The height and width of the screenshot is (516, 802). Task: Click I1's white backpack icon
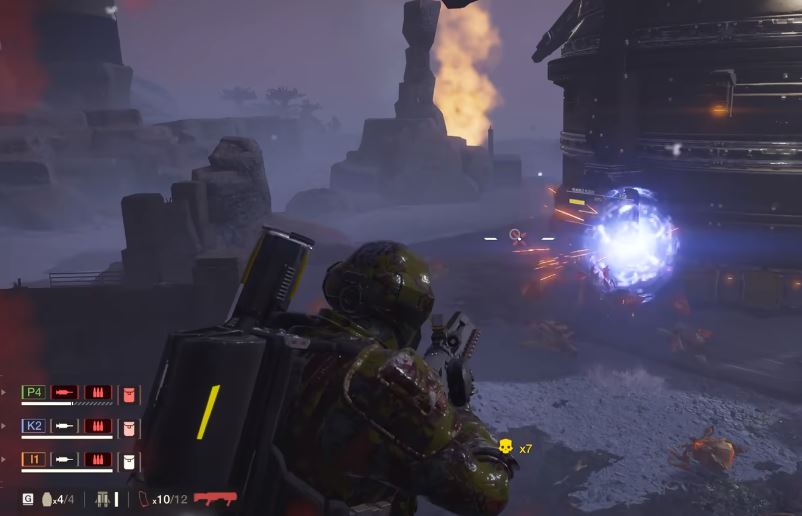tap(129, 461)
